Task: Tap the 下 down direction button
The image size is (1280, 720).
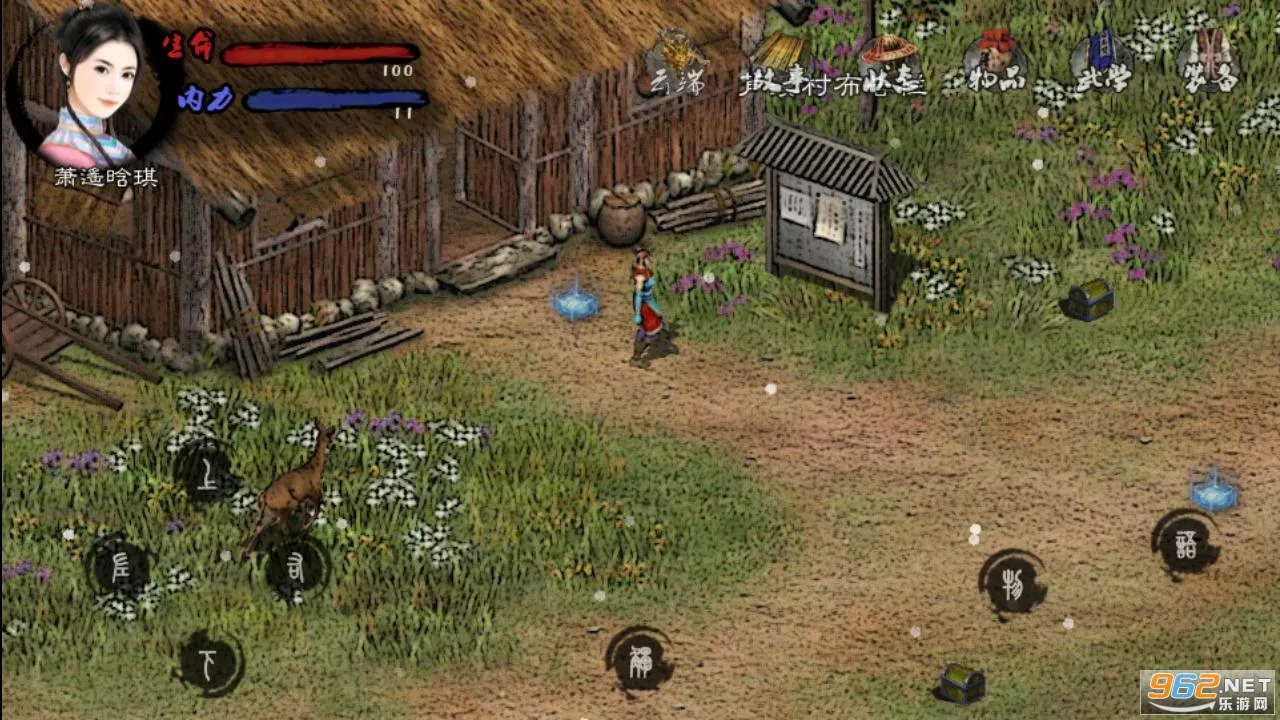Action: coord(209,662)
